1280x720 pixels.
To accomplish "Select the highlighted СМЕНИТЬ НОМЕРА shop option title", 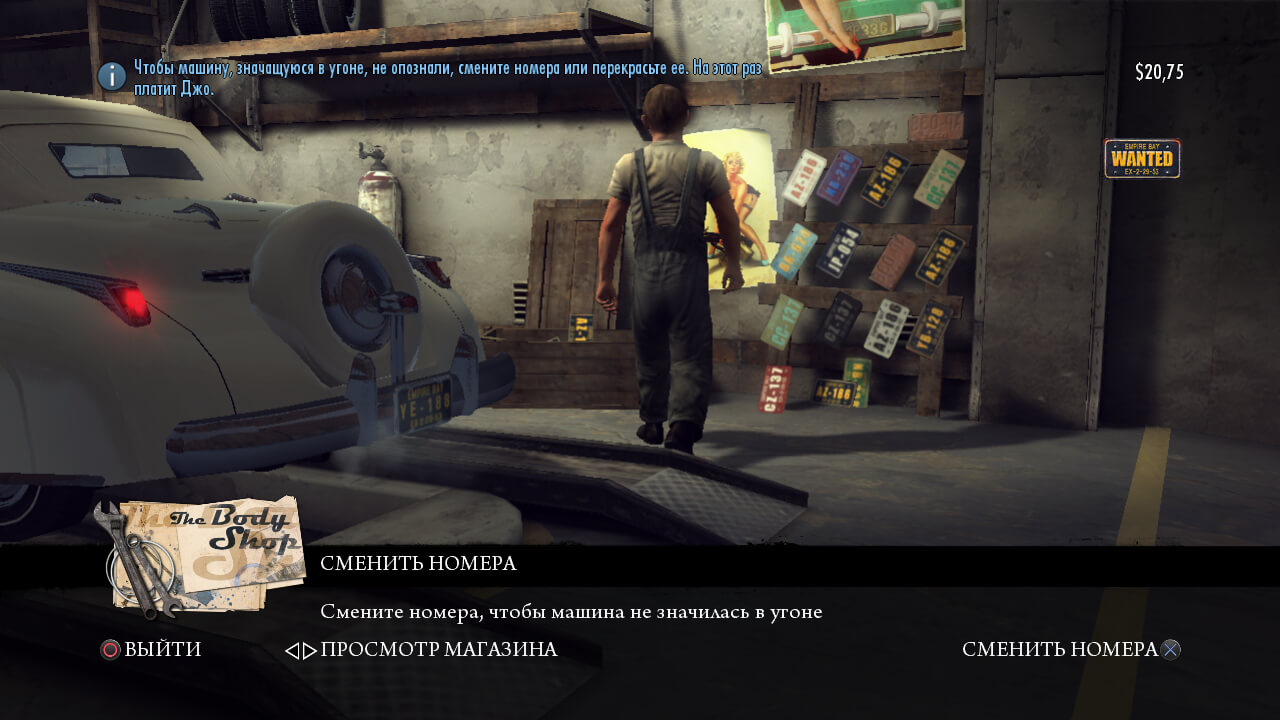I will pos(418,563).
